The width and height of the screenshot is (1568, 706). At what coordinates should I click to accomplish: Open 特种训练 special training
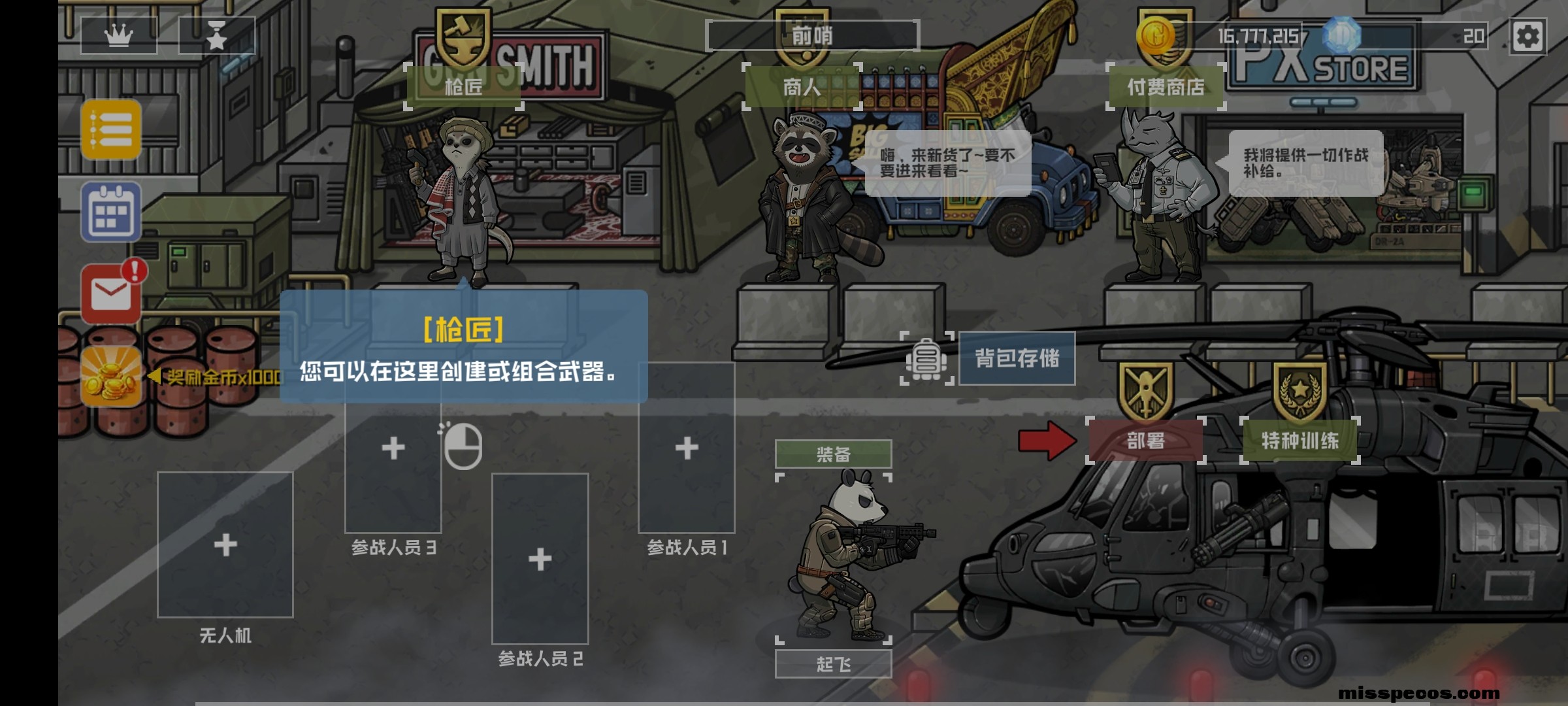1297,442
